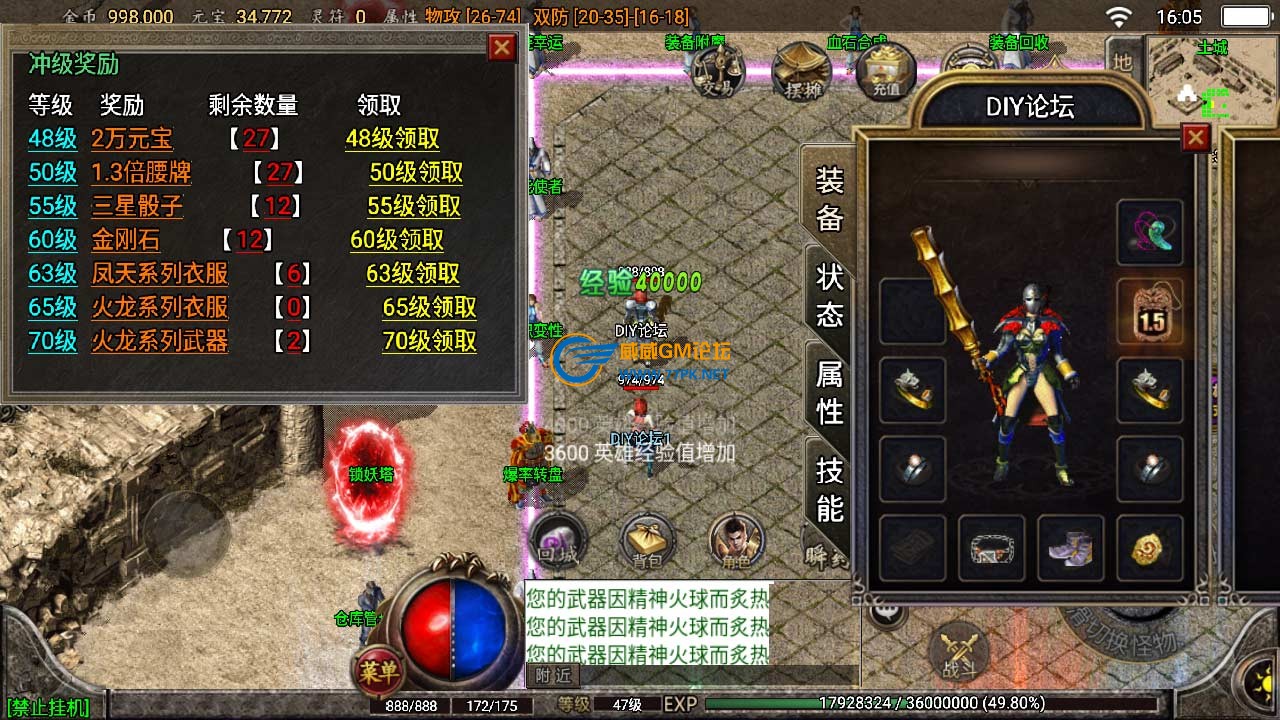Switch to the 技能 tab
The height and width of the screenshot is (720, 1280).
pos(829,489)
